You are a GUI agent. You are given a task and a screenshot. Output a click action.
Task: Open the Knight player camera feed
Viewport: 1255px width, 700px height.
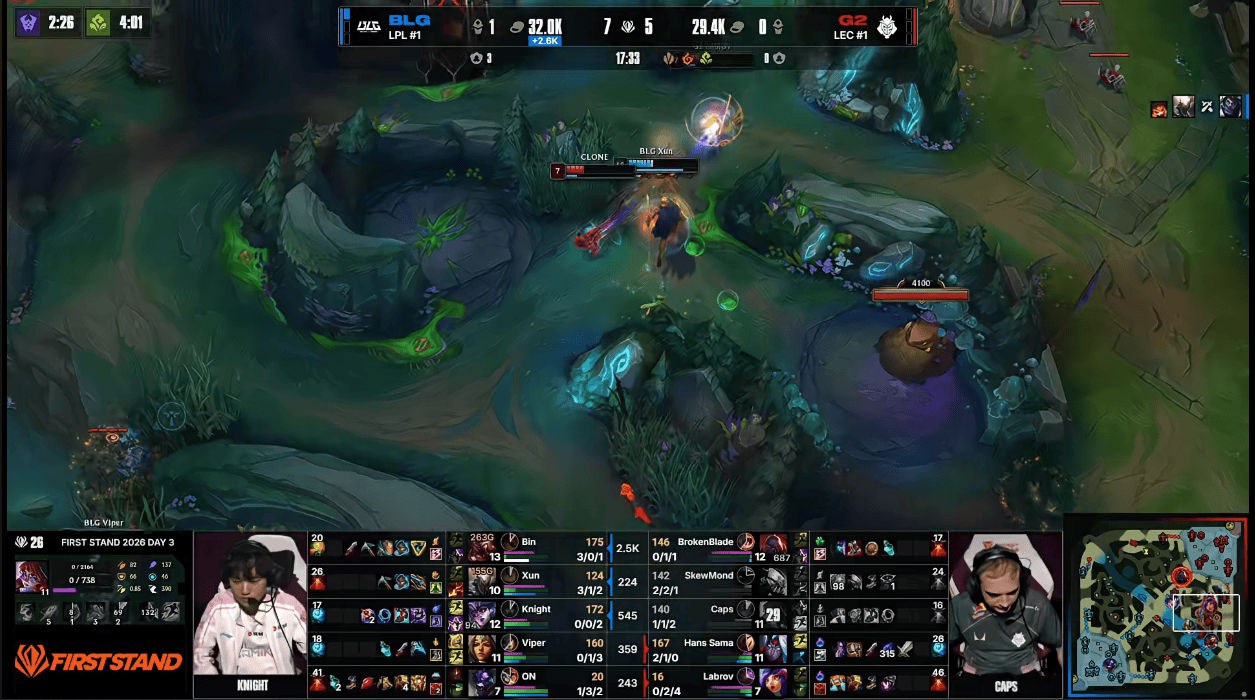click(x=250, y=615)
